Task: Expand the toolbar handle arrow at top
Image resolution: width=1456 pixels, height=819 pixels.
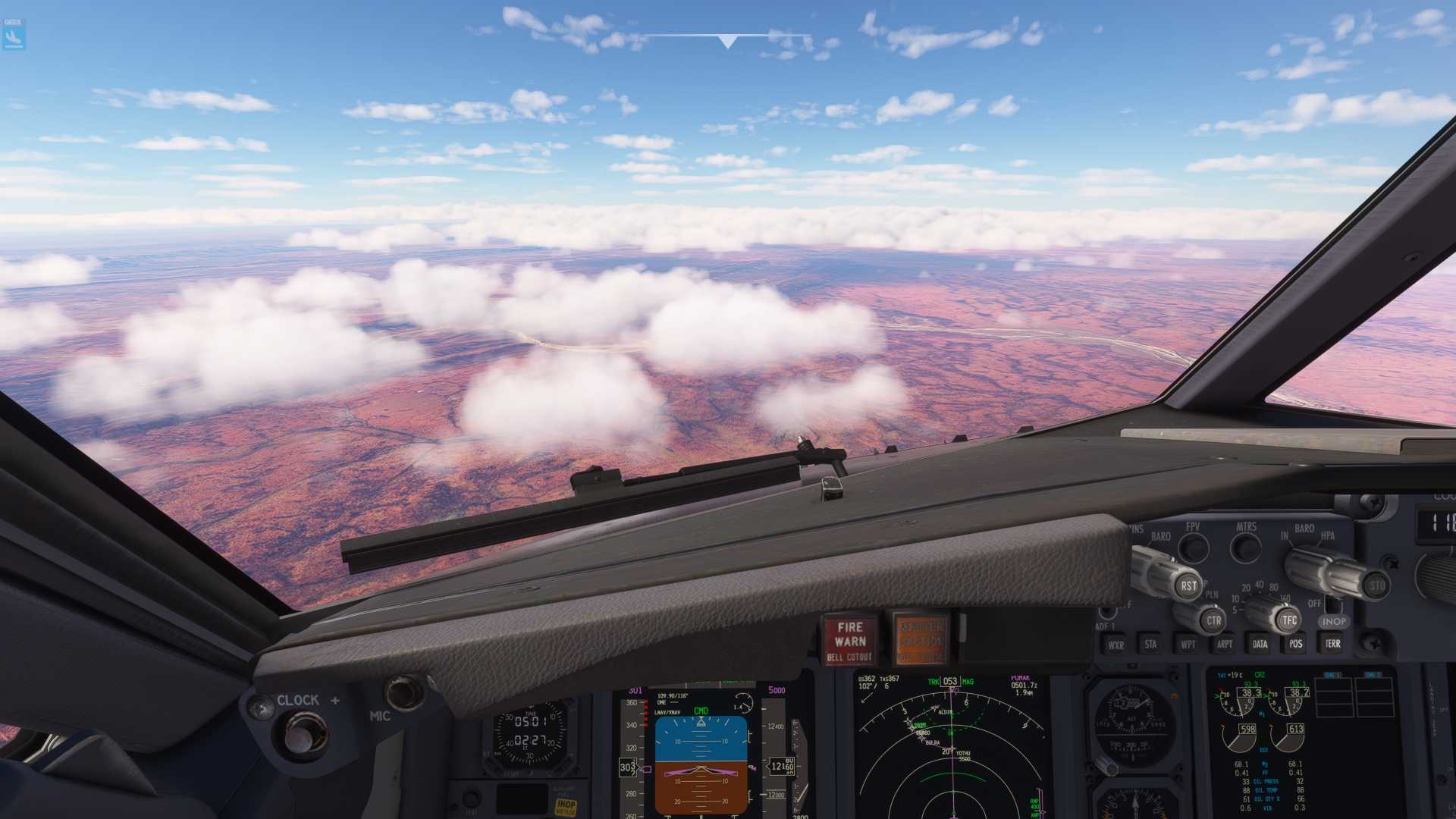Action: pyautogui.click(x=727, y=42)
